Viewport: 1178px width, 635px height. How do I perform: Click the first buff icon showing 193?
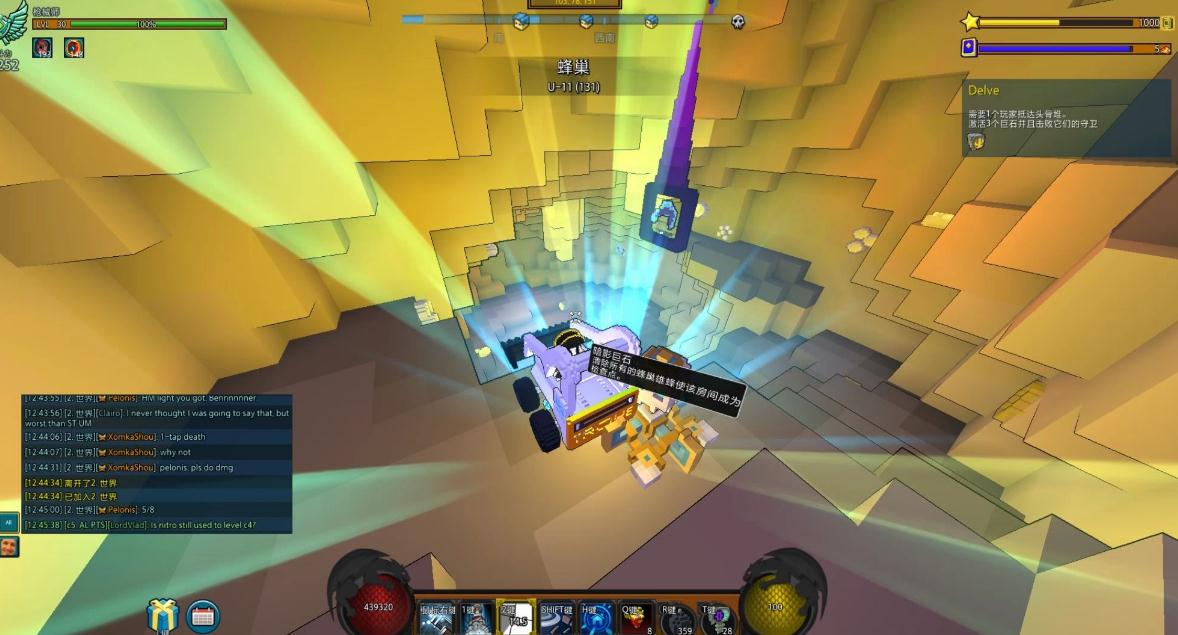click(x=42, y=47)
